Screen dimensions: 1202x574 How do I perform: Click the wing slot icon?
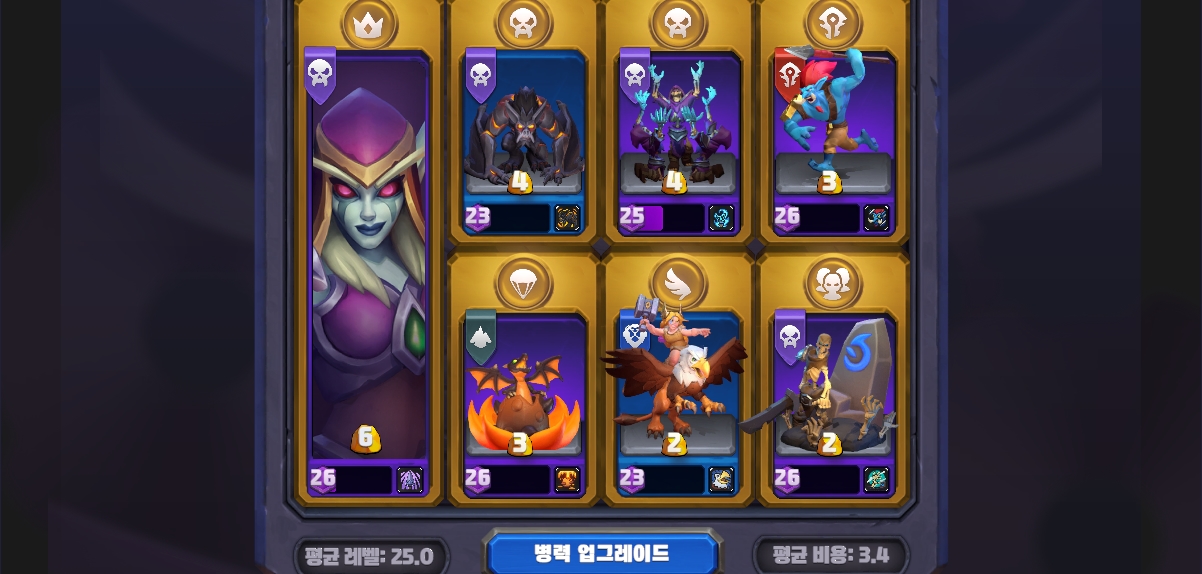(x=678, y=283)
